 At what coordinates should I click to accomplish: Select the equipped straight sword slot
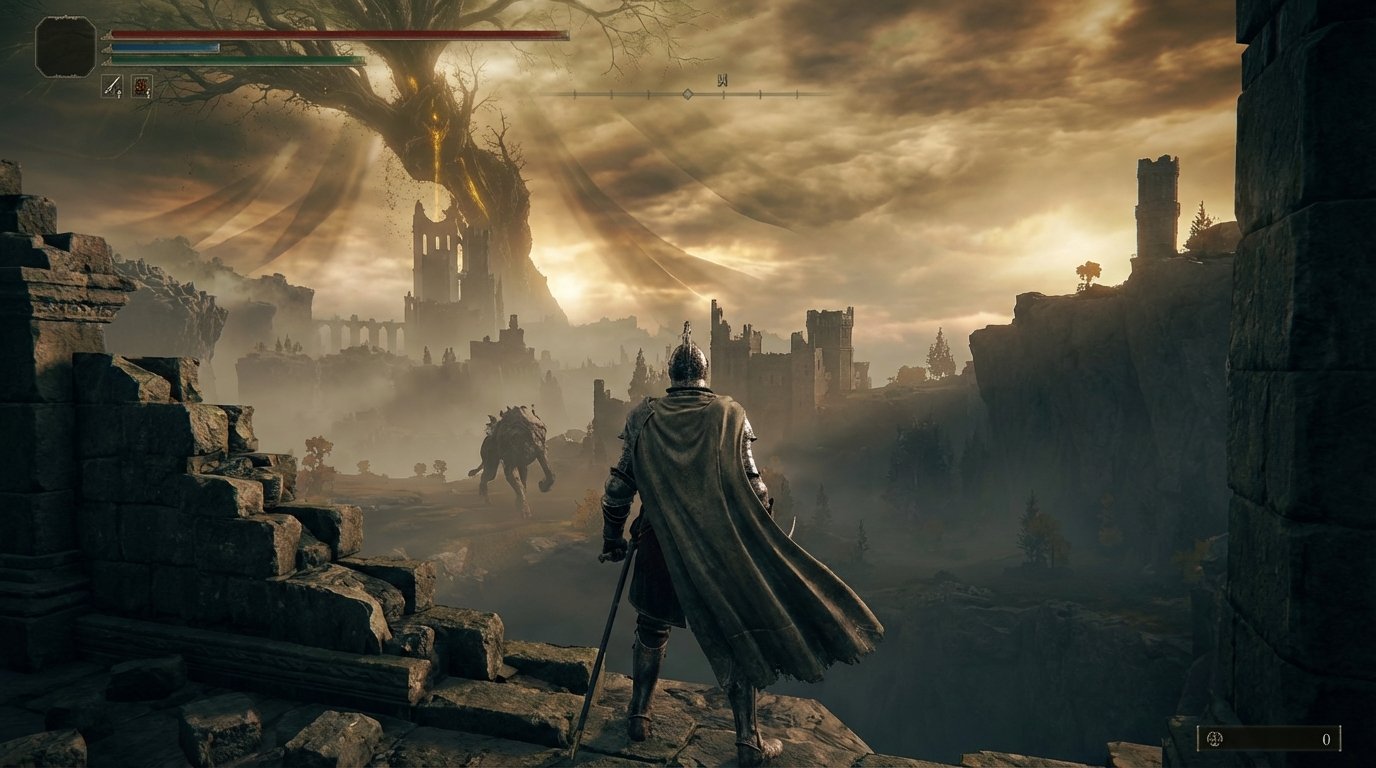[x=112, y=86]
